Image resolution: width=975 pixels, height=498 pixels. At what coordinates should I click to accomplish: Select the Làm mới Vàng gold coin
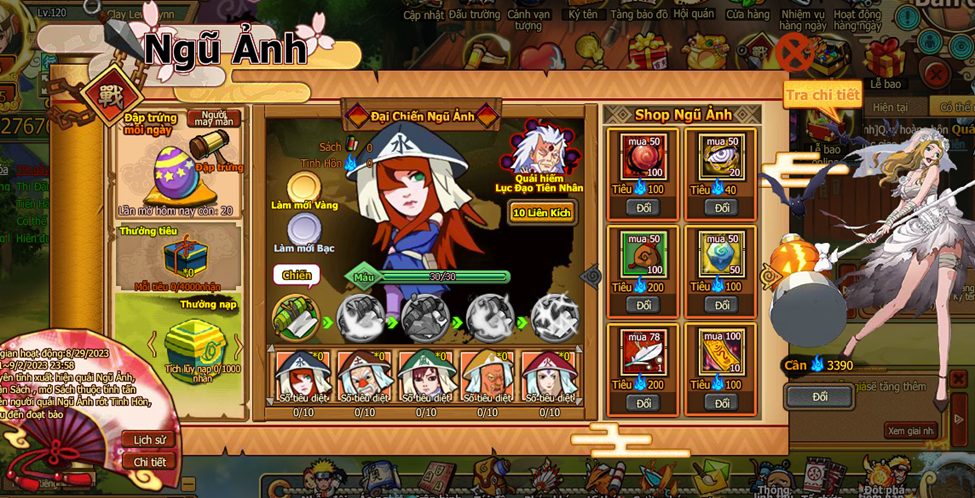304,187
